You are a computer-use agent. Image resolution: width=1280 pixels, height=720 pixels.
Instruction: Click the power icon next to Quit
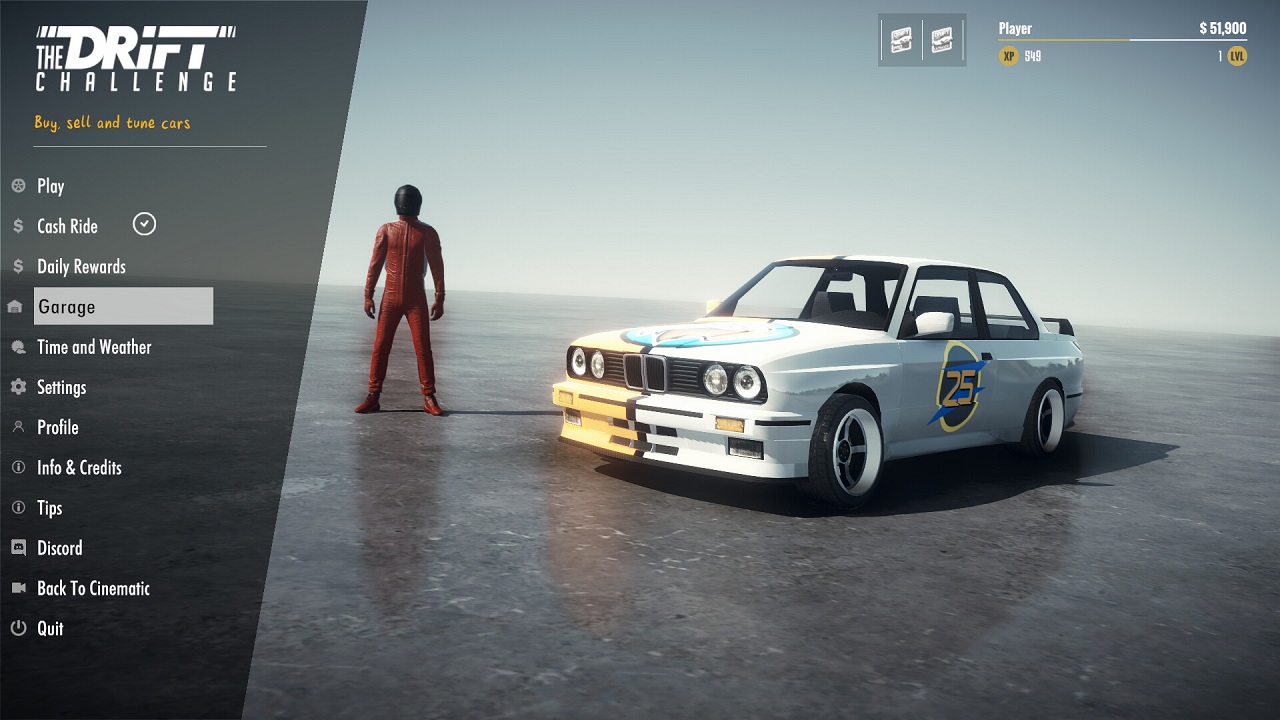pyautogui.click(x=17, y=628)
